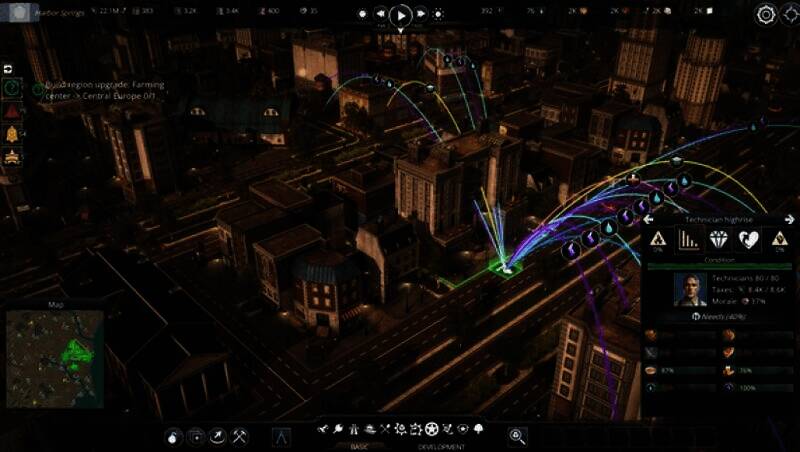Go to previous building with left arrow
Screen dimensions: 800x452
[647, 218]
